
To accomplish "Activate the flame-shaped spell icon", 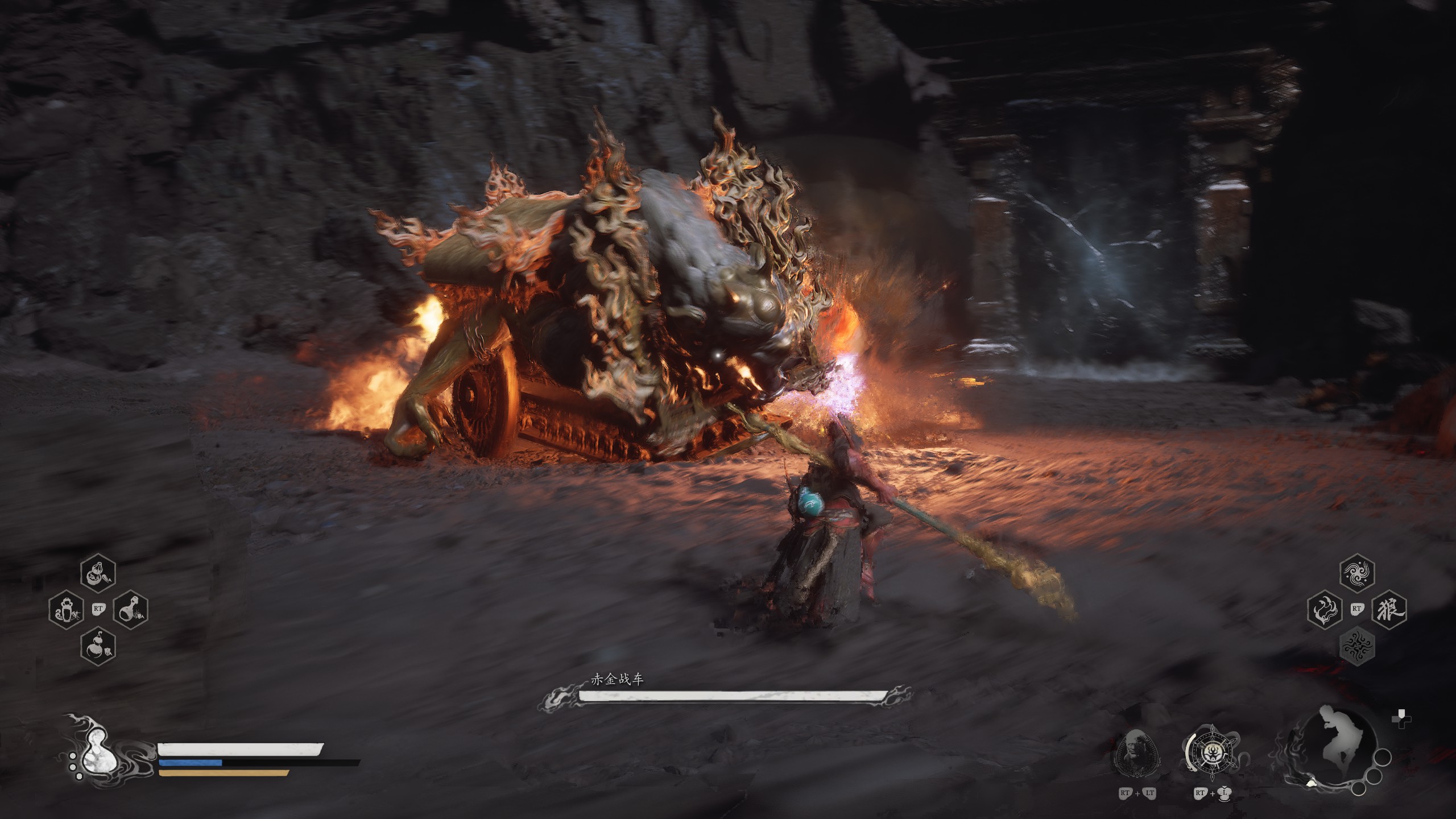I will (x=1325, y=610).
